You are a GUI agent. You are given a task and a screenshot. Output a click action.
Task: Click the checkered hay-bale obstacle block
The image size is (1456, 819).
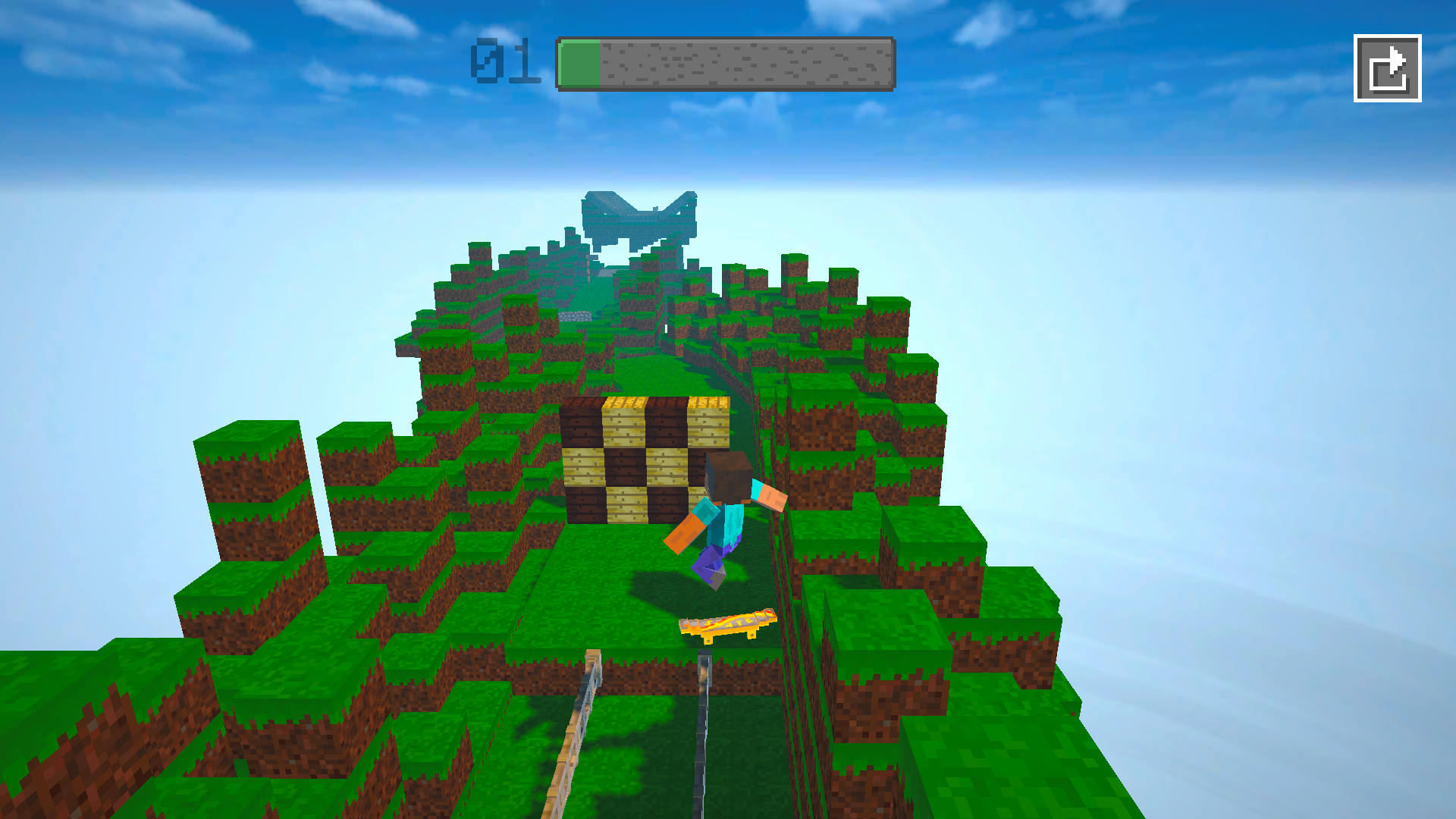(645, 459)
